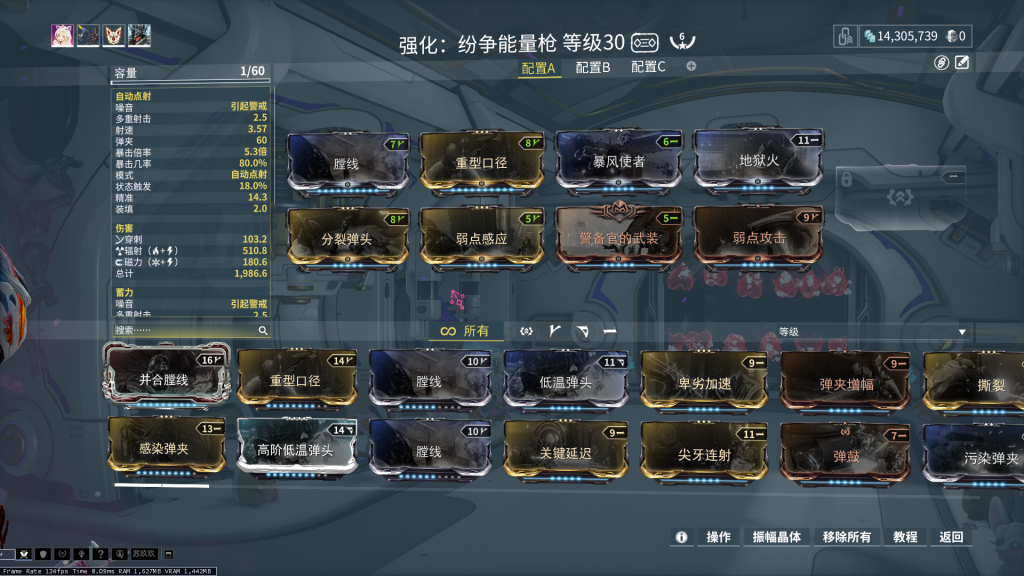The image size is (1024, 576).
Task: Choose the 低温弹头 mod card
Action: (566, 380)
